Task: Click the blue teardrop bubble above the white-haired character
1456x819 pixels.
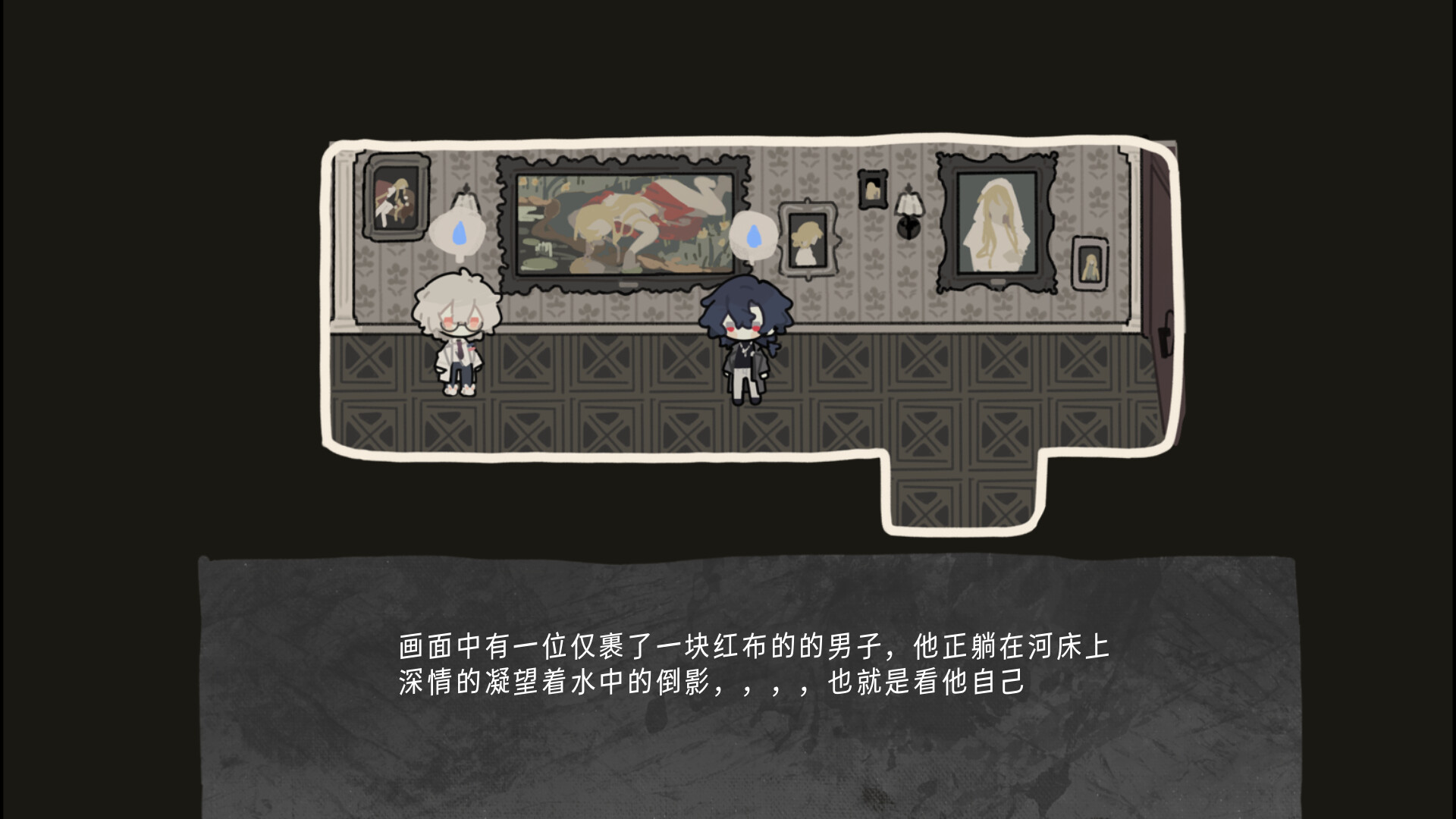Action: [458, 234]
